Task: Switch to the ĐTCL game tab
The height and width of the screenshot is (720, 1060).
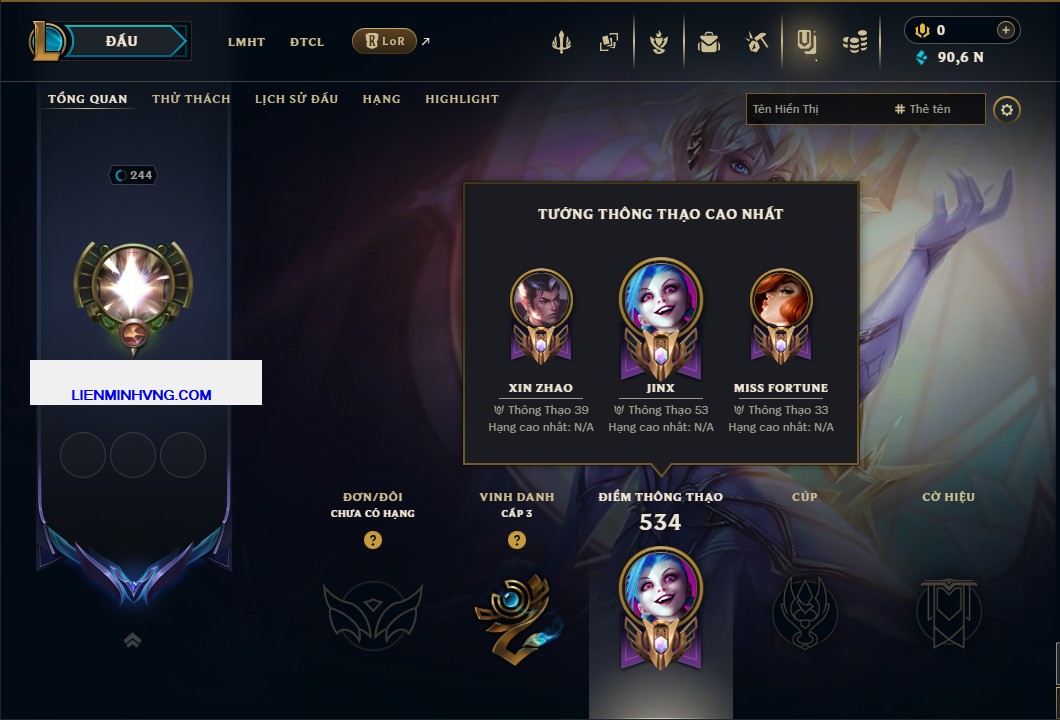Action: pyautogui.click(x=306, y=42)
